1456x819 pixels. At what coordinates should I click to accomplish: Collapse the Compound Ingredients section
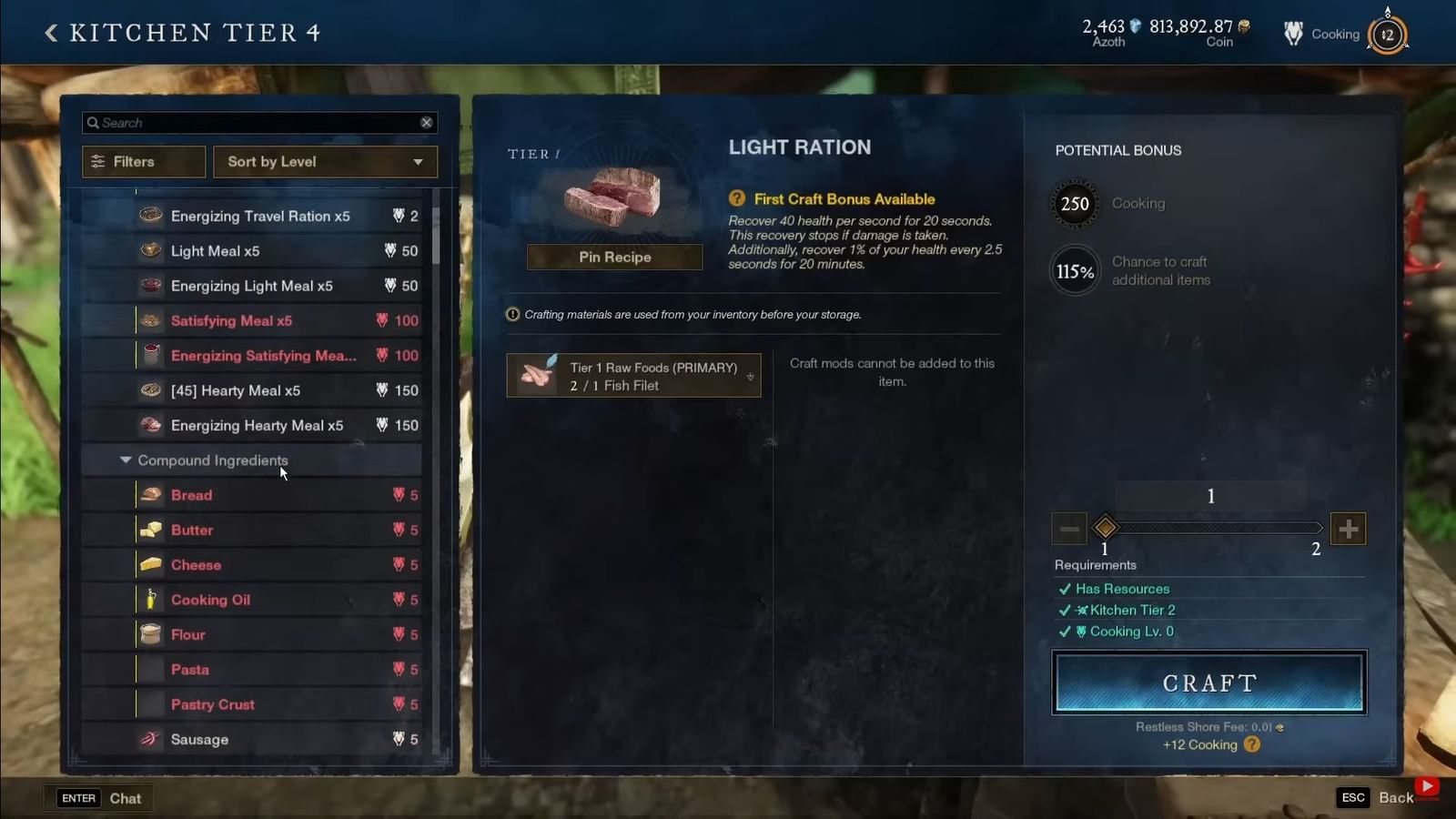pyautogui.click(x=126, y=460)
